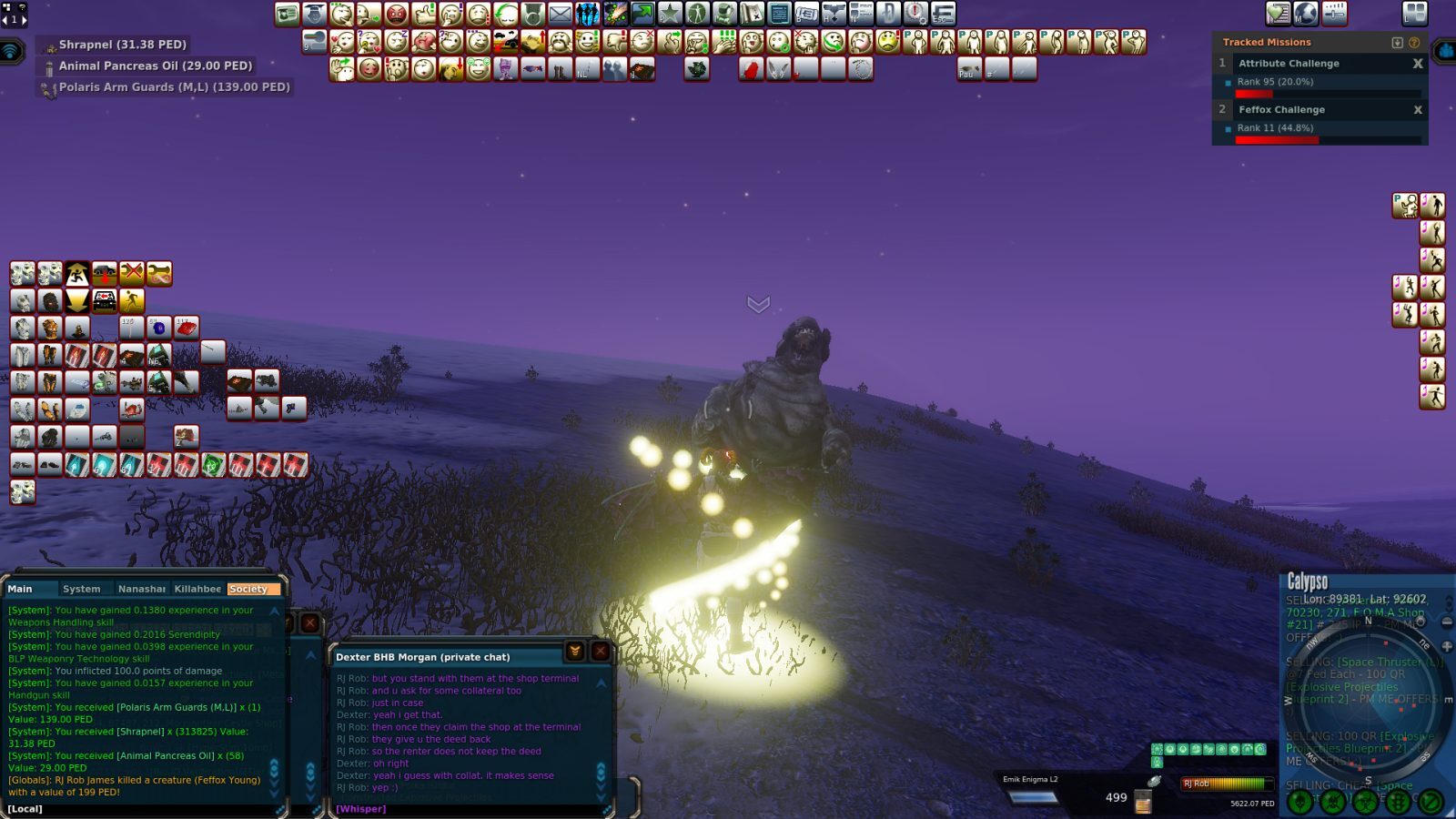The height and width of the screenshot is (819, 1456).
Task: Click the green exit-arrow icon on the top toolbar
Action: (641, 13)
